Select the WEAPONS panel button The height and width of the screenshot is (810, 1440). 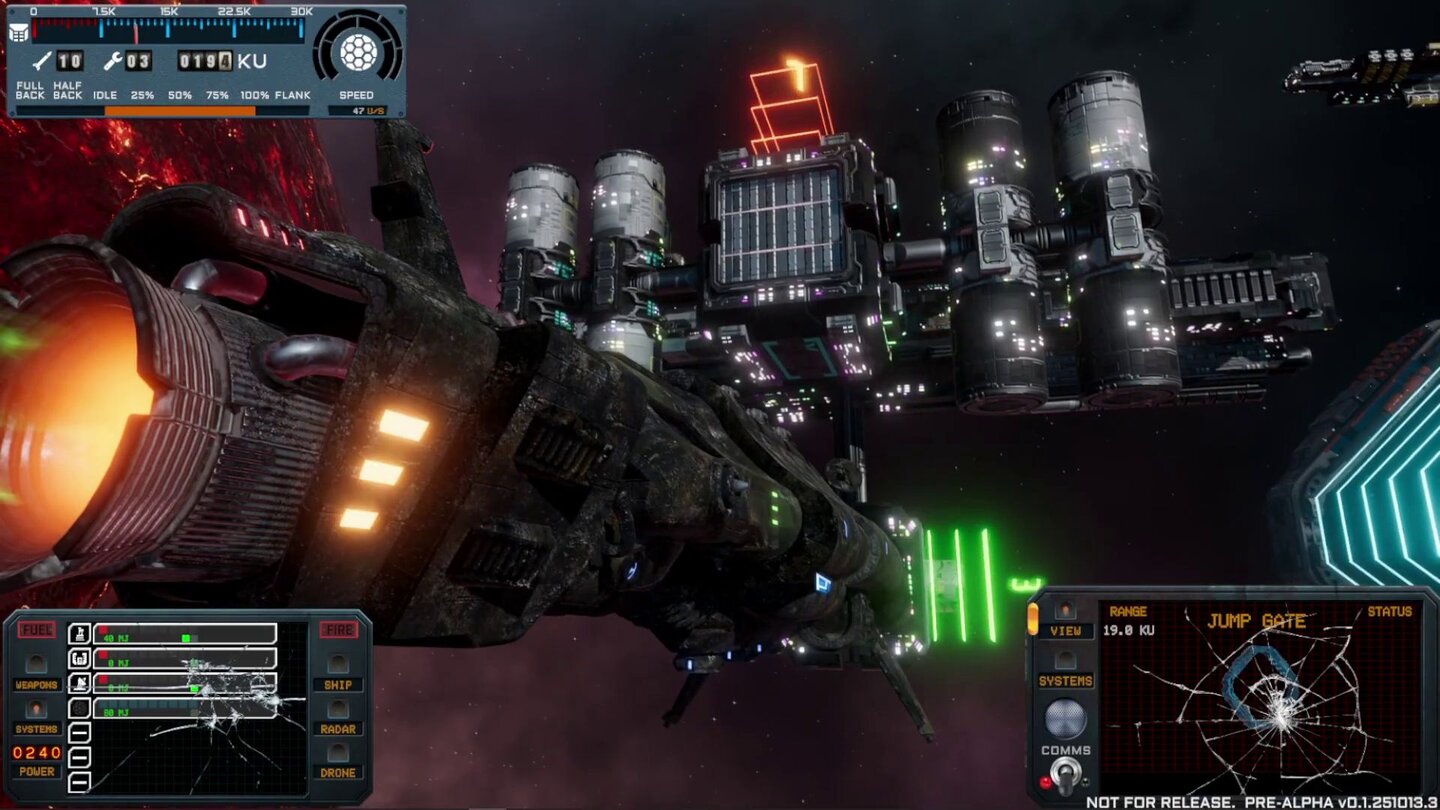coord(36,665)
